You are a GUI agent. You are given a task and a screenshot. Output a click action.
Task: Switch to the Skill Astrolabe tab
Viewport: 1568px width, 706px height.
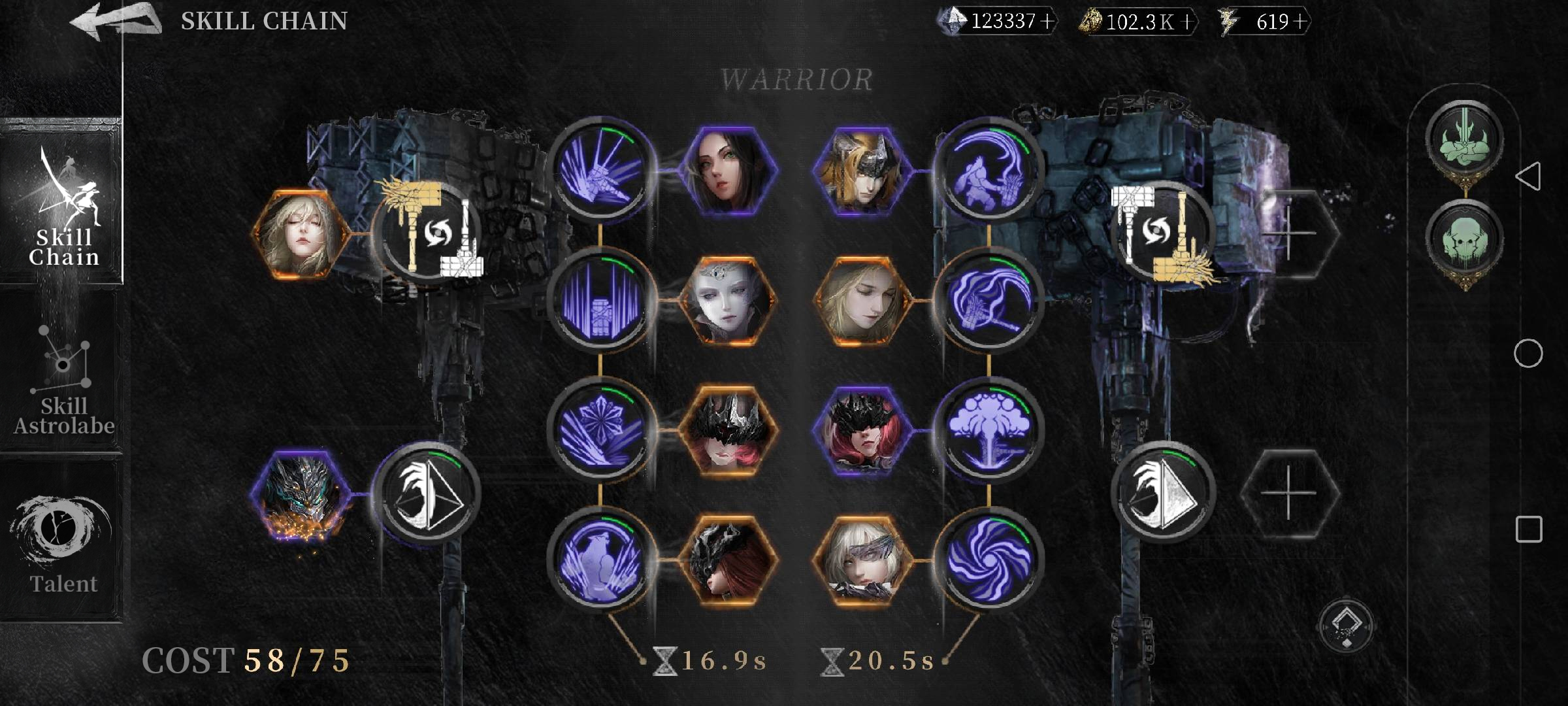coord(63,379)
